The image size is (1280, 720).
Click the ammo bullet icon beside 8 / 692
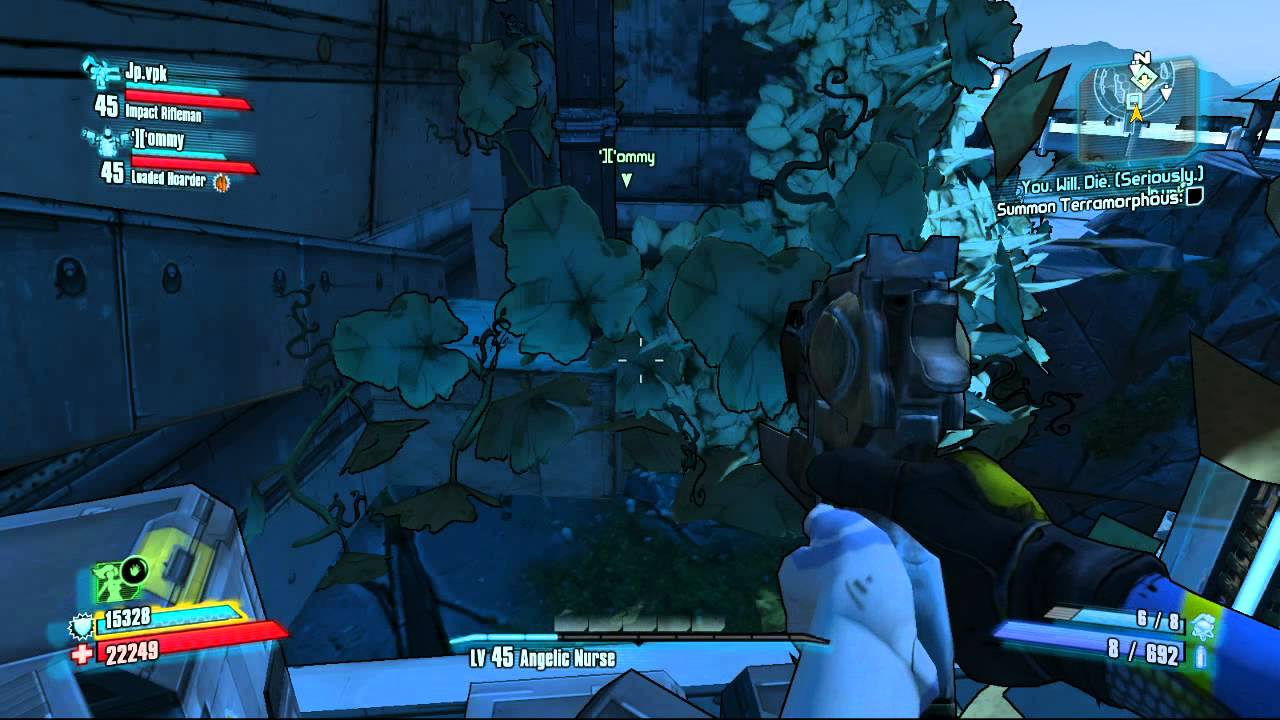[x=1202, y=656]
